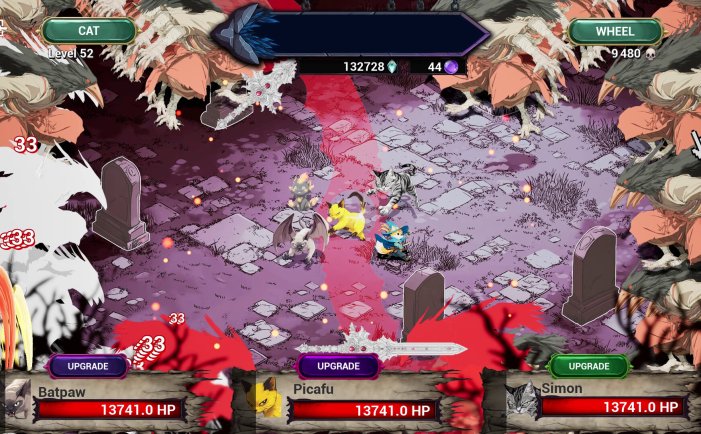Open the CAT menu button
This screenshot has height=434, width=701.
[89, 31]
